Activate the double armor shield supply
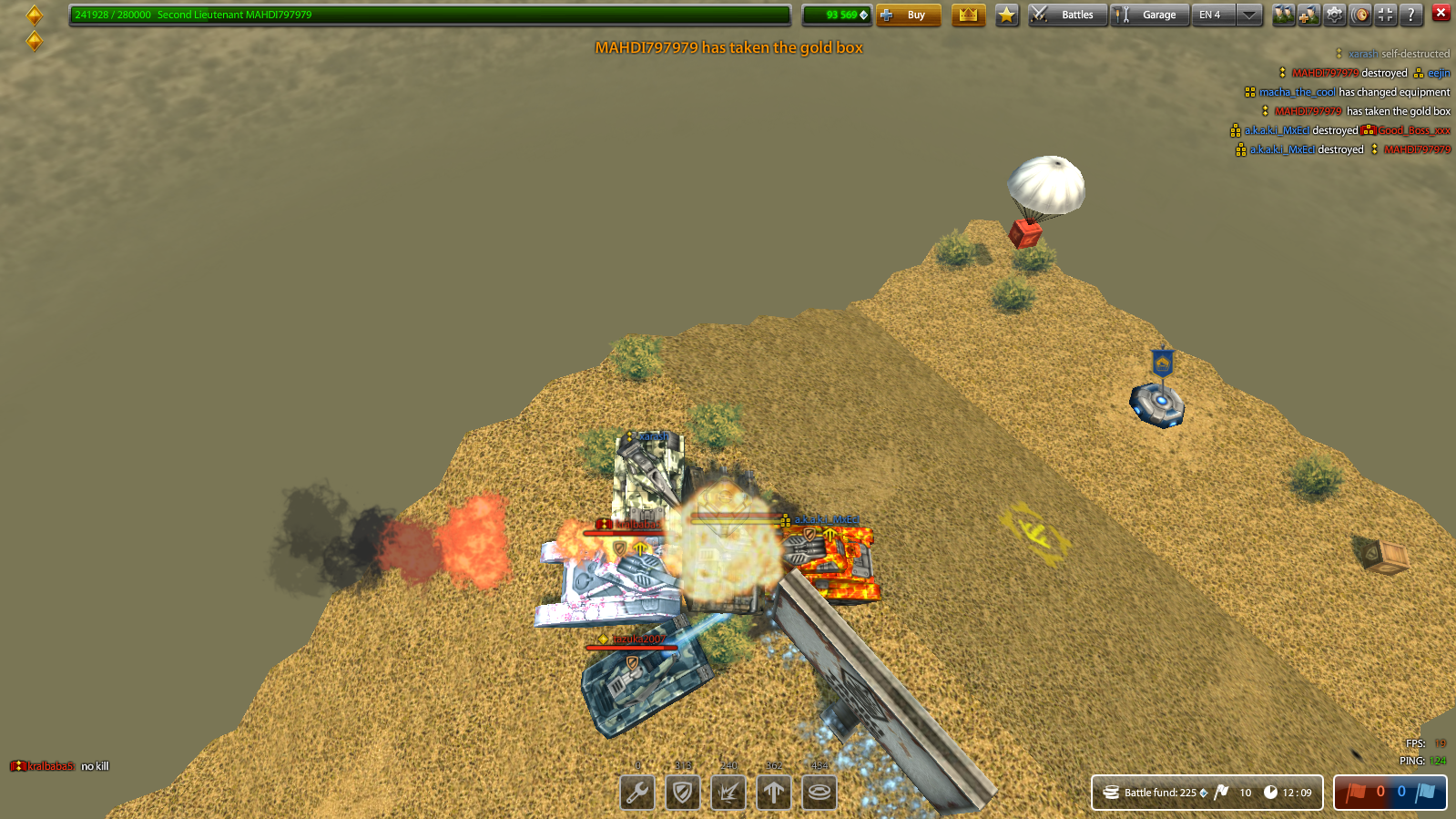1456x819 pixels. 683,793
